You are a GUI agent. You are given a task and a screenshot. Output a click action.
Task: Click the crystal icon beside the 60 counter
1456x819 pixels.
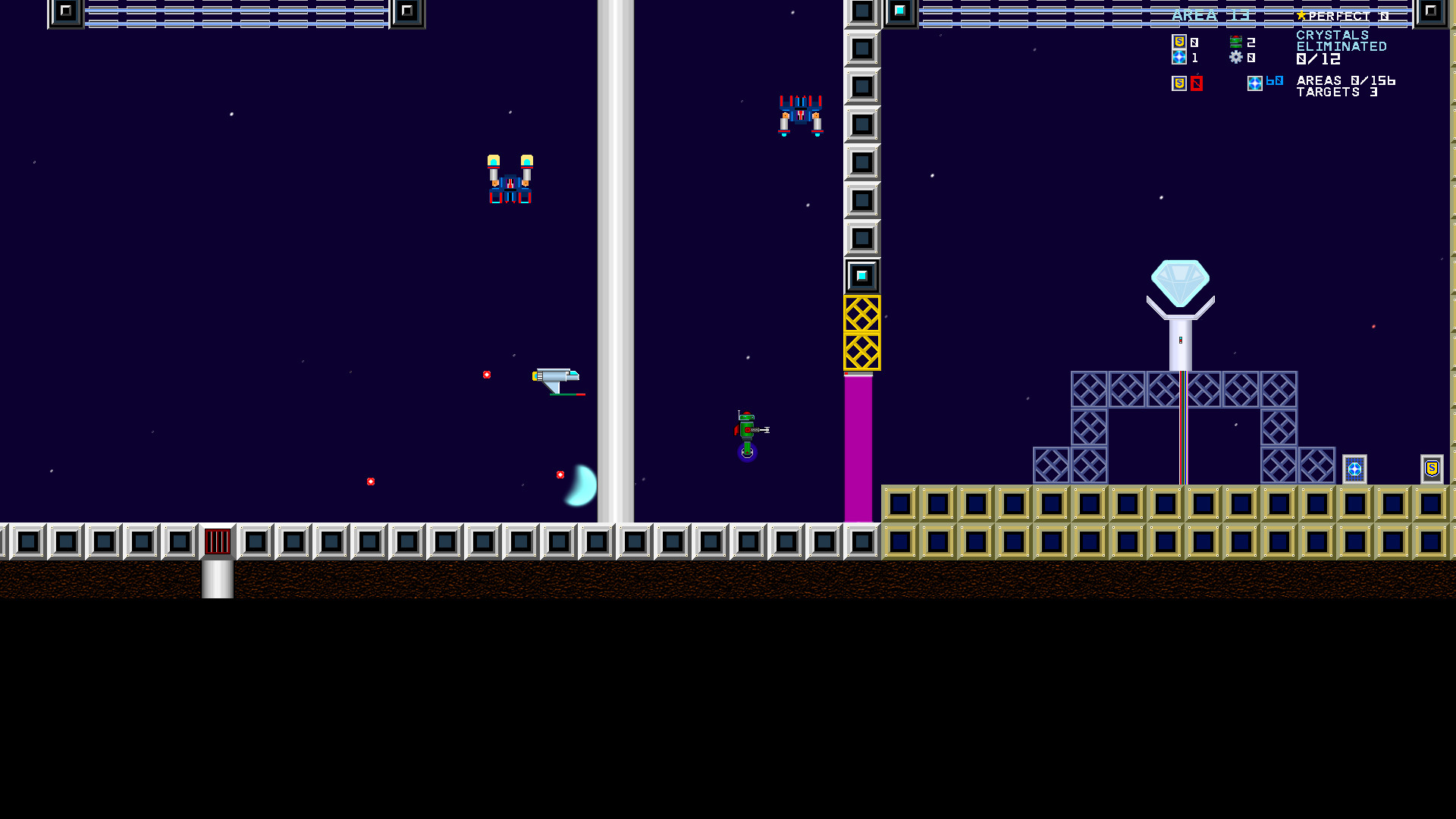(1256, 85)
